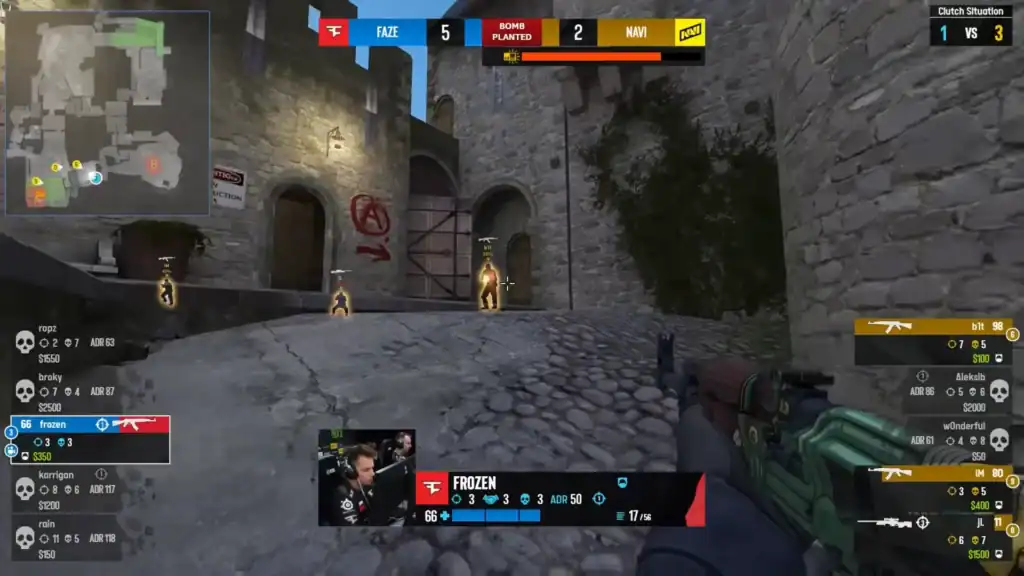
Task: Select b1t's player row
Action: click(x=933, y=342)
